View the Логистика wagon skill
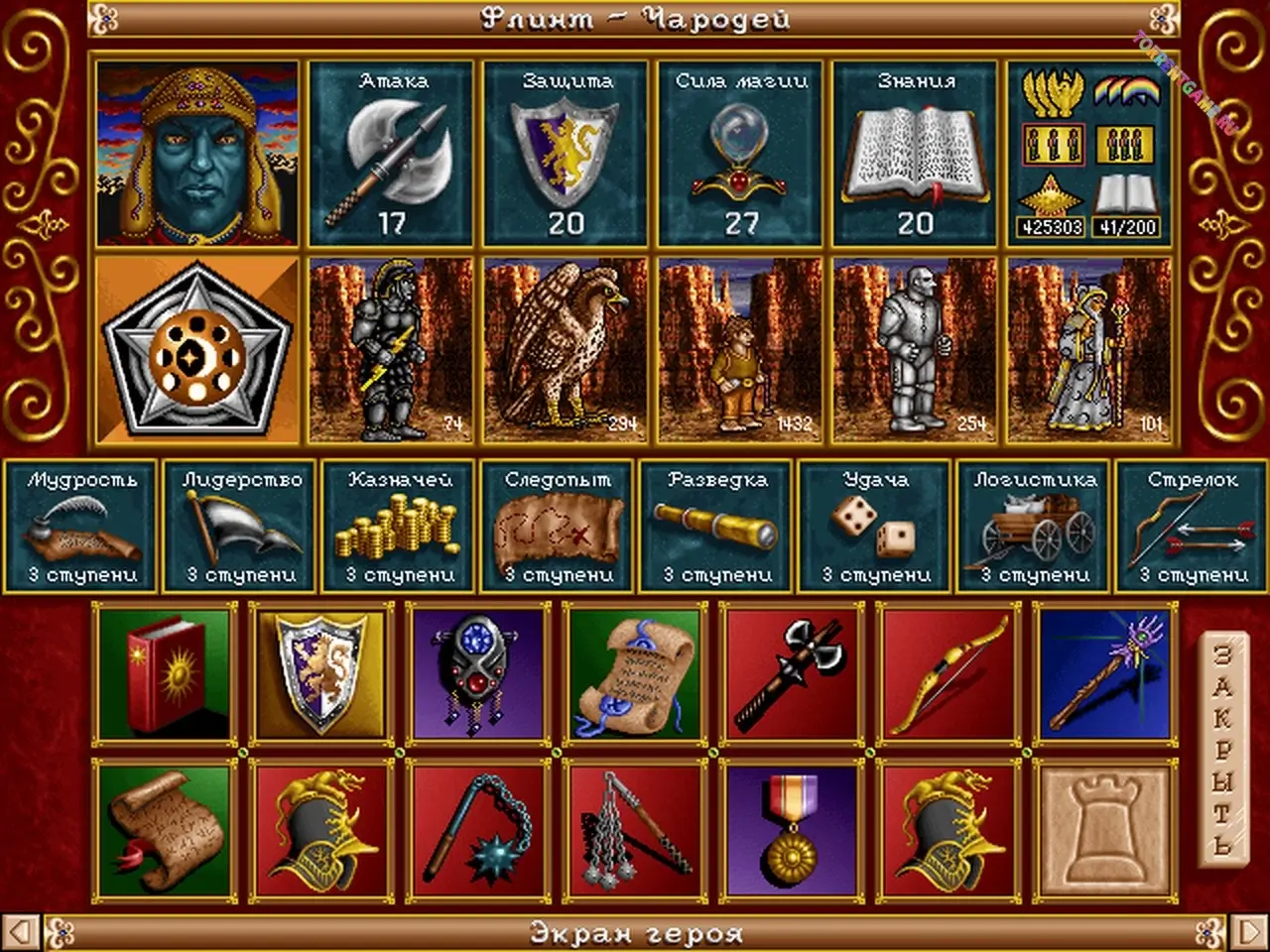Image resolution: width=1270 pixels, height=952 pixels. [x=1035, y=528]
